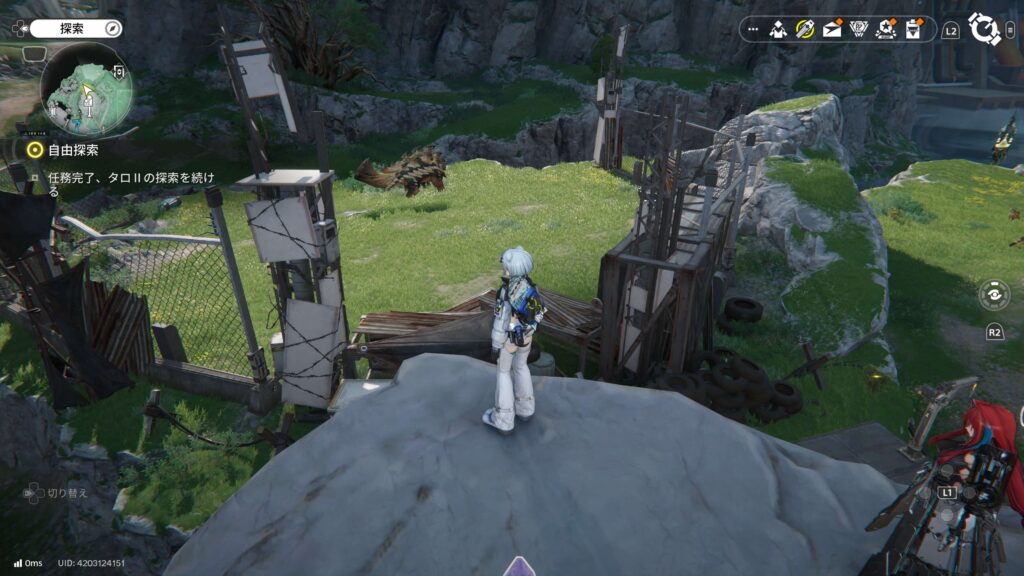1024x576 pixels.
Task: Open the large ring-shaped main menu icon
Action: [984, 29]
